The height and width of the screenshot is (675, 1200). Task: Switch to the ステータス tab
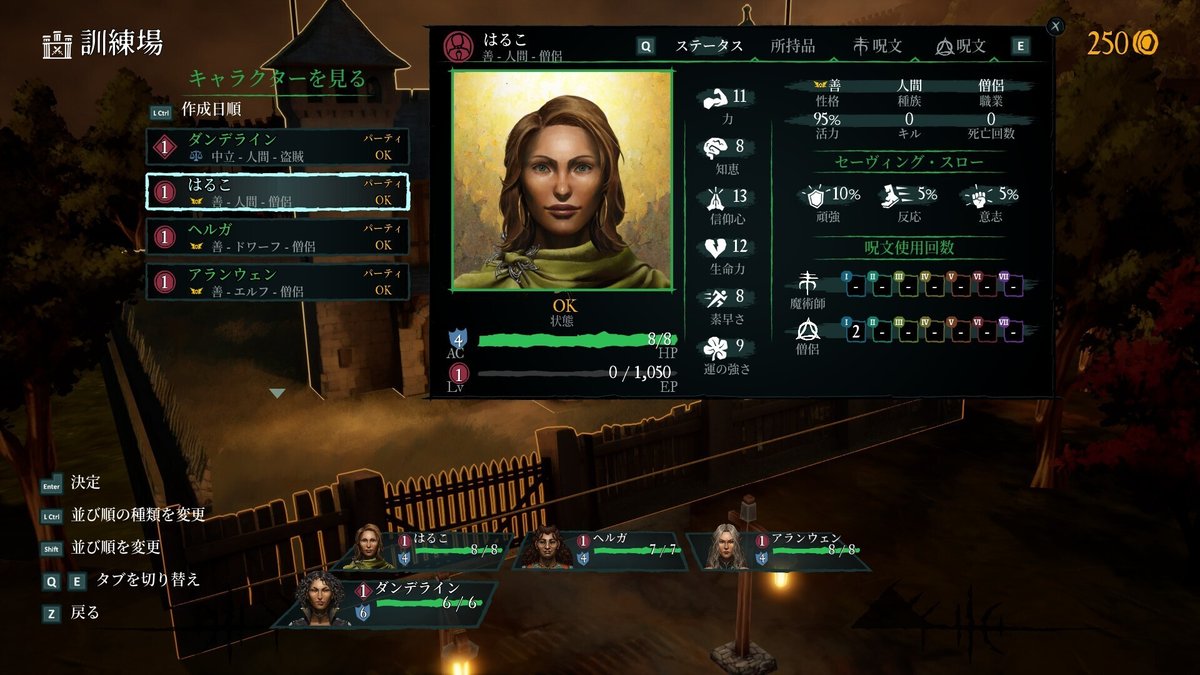click(x=708, y=46)
